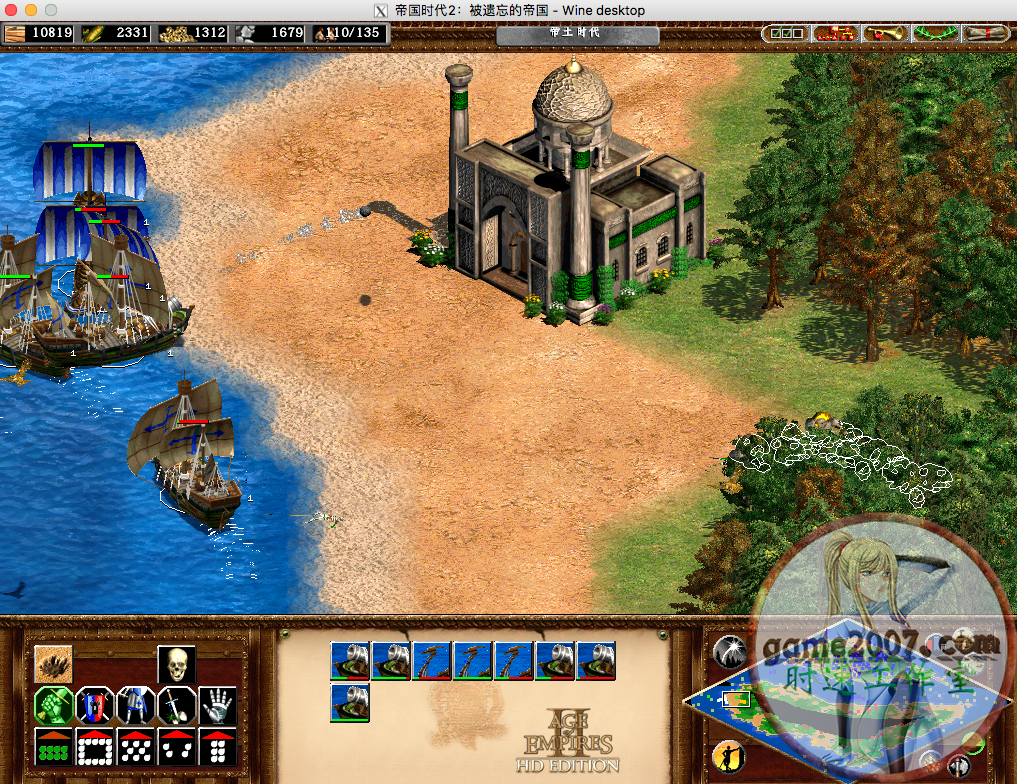Viewport: 1017px width, 784px height.
Task: Activate the signal flare button beside minimap
Action: point(731,652)
